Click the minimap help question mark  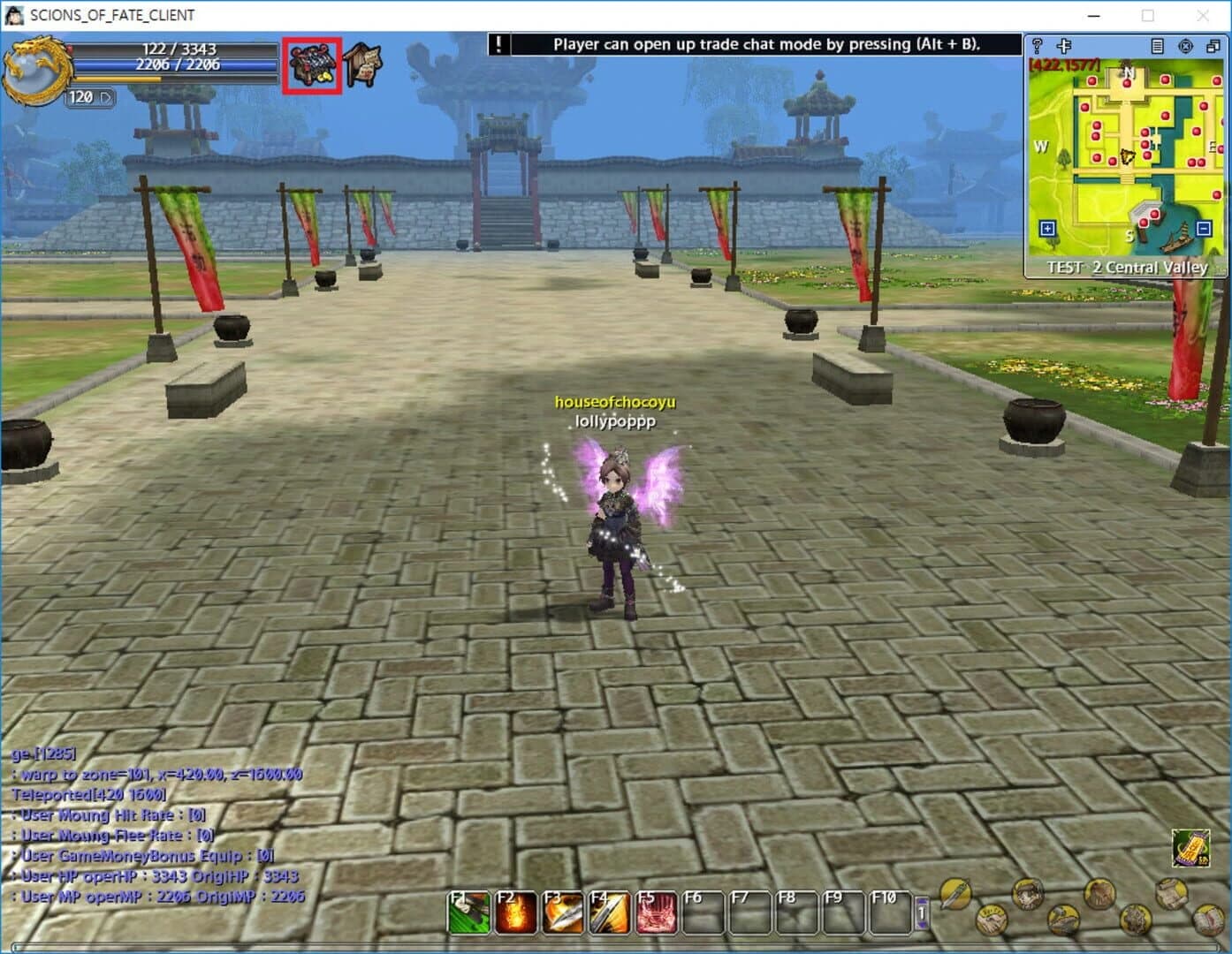pos(1038,45)
